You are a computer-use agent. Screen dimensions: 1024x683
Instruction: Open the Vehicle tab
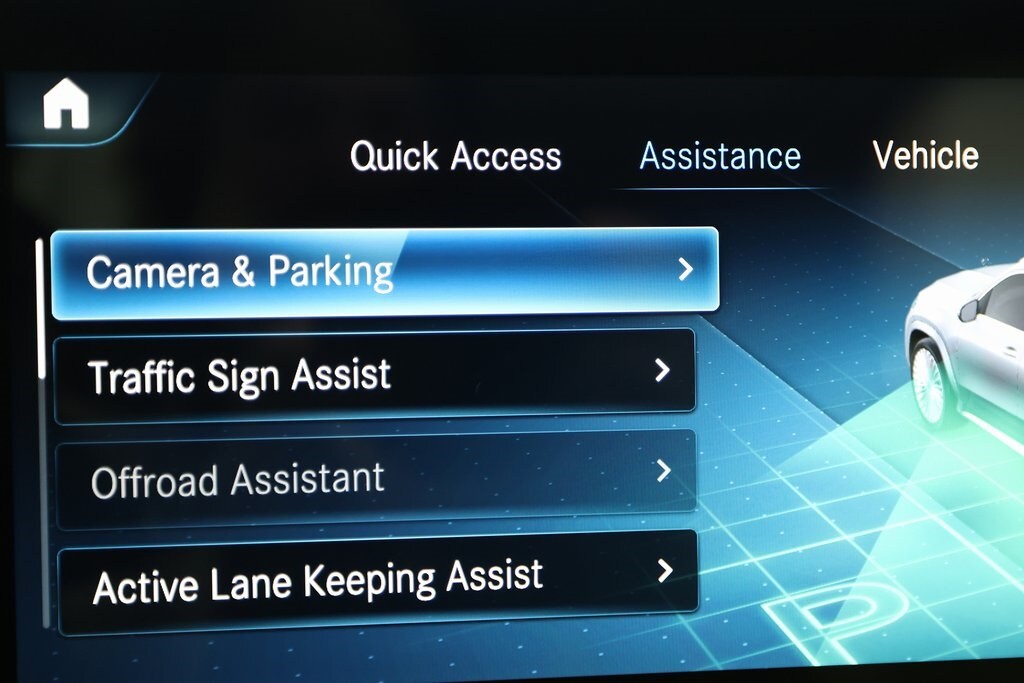pyautogui.click(x=925, y=156)
